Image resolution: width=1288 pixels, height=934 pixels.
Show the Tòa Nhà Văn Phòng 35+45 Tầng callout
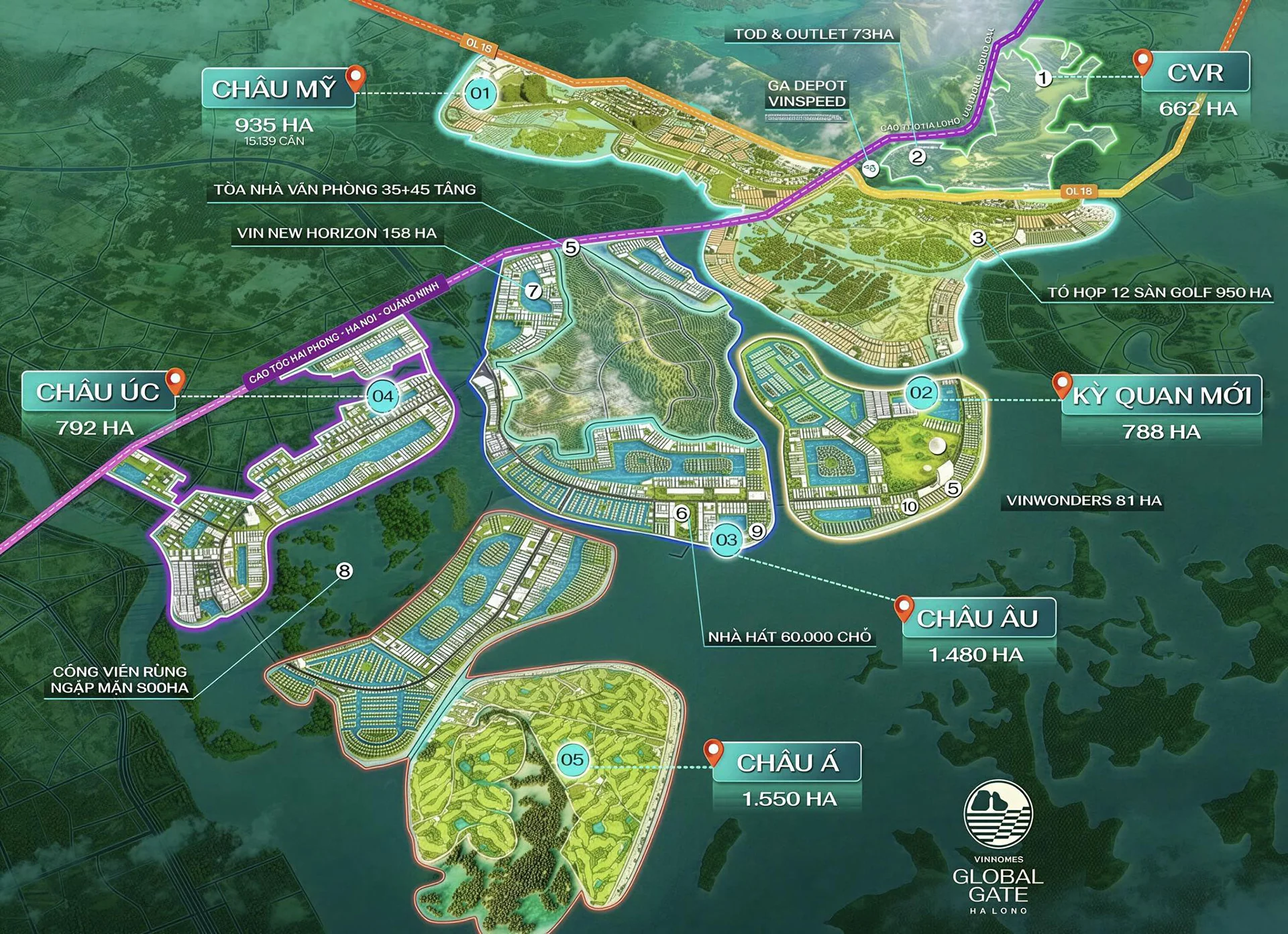(x=345, y=190)
